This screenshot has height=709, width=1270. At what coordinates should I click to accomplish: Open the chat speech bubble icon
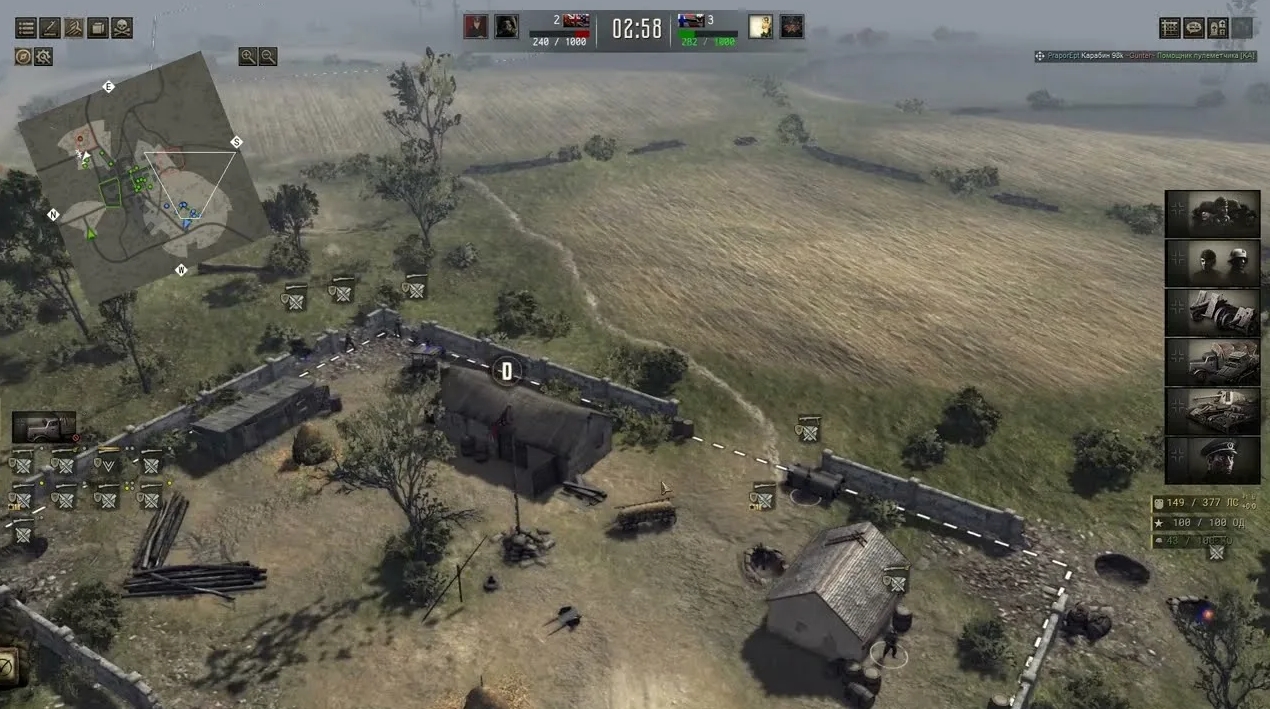pos(1193,28)
